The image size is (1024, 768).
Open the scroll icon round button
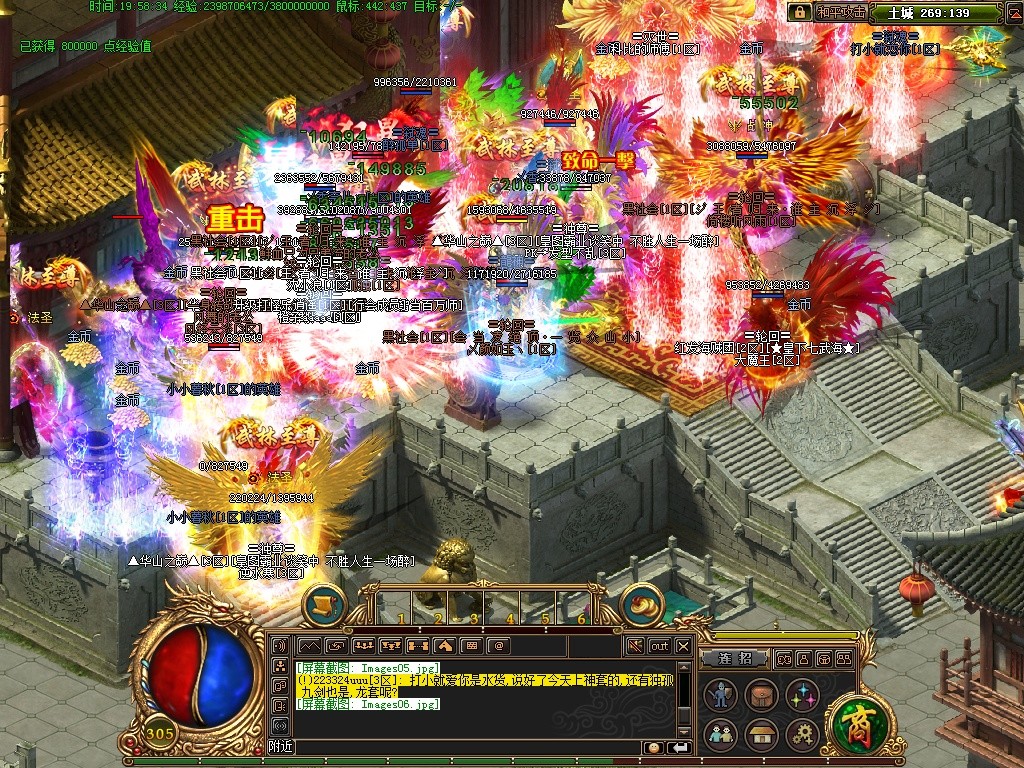(x=324, y=604)
